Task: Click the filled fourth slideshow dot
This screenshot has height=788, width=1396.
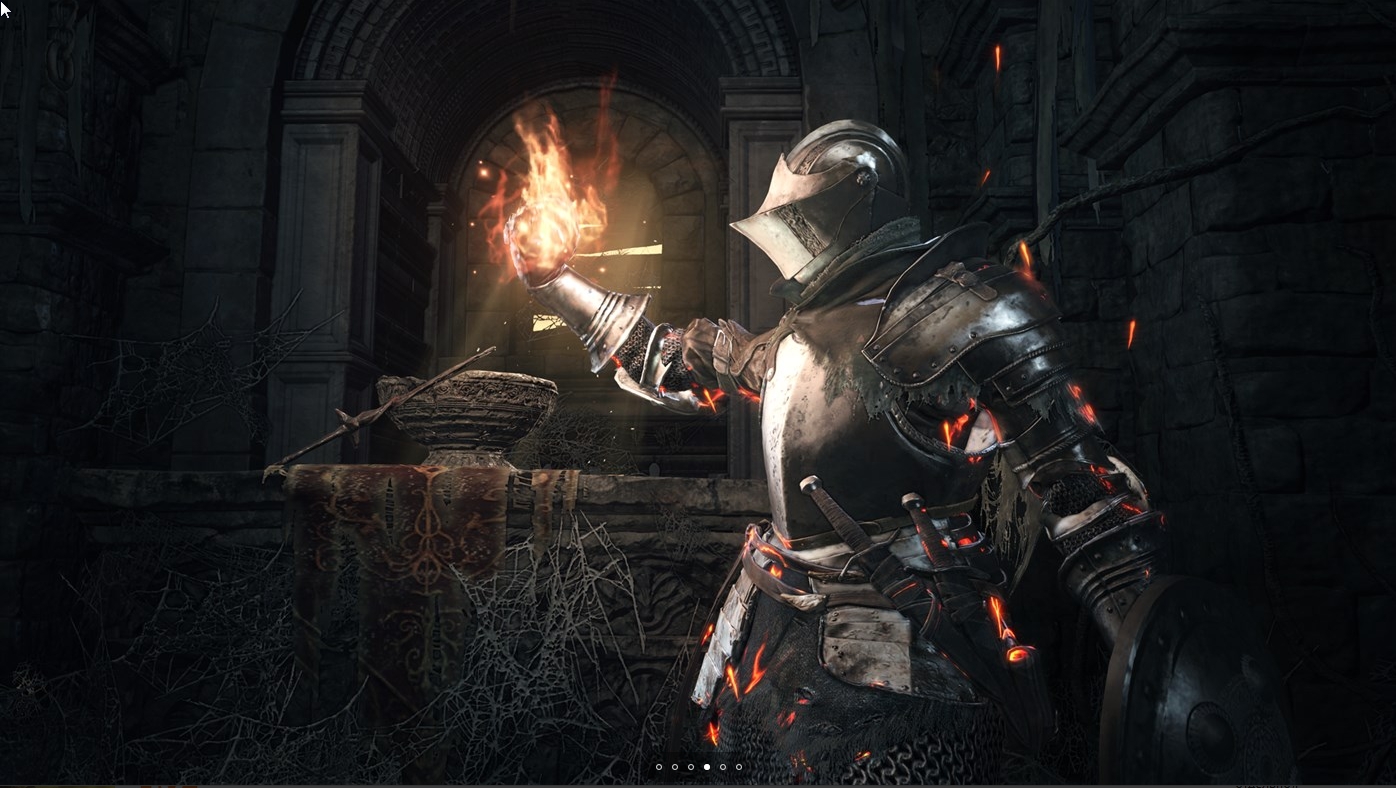Action: (x=707, y=767)
